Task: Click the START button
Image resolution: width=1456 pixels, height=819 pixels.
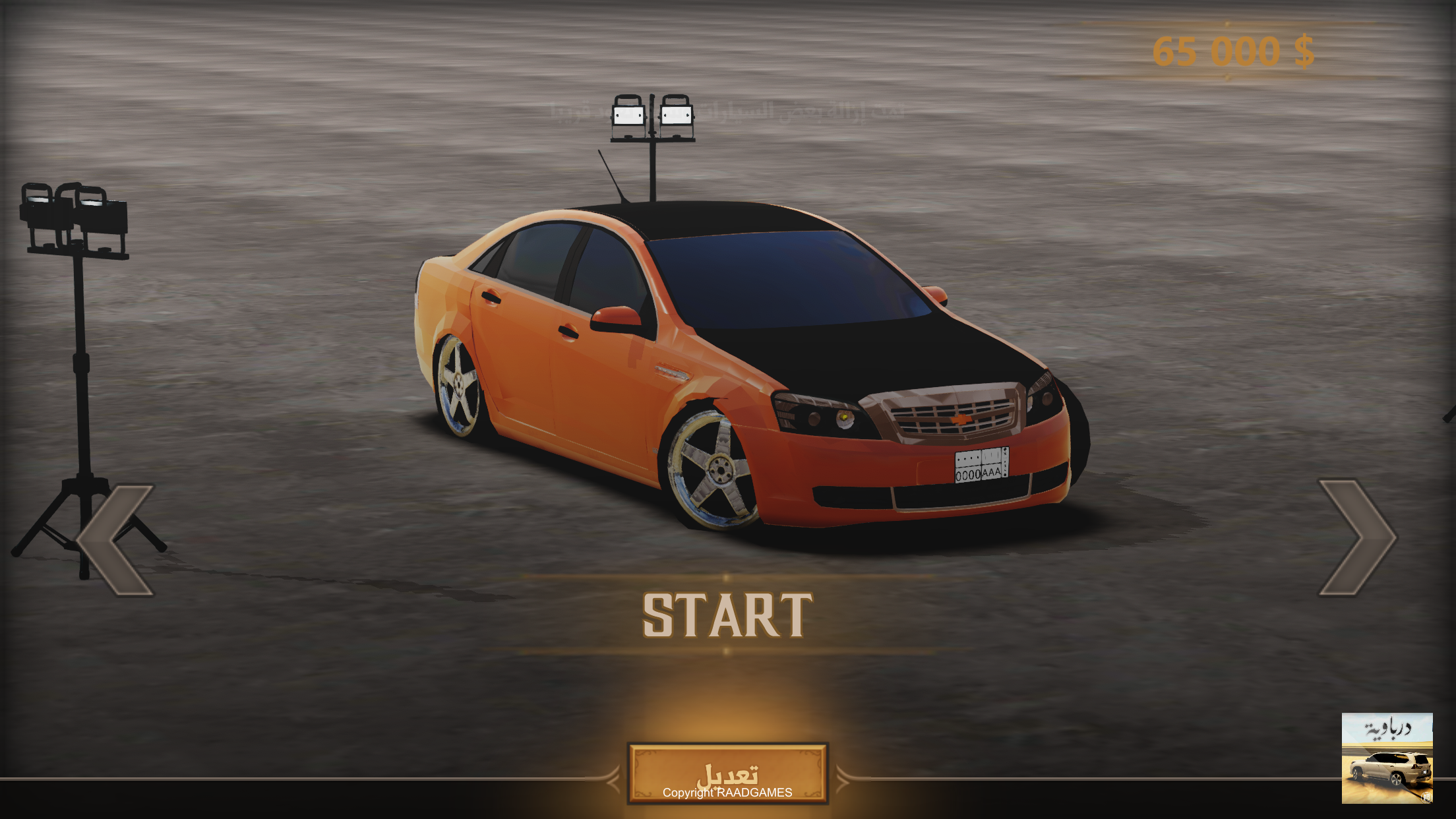Action: tap(727, 615)
